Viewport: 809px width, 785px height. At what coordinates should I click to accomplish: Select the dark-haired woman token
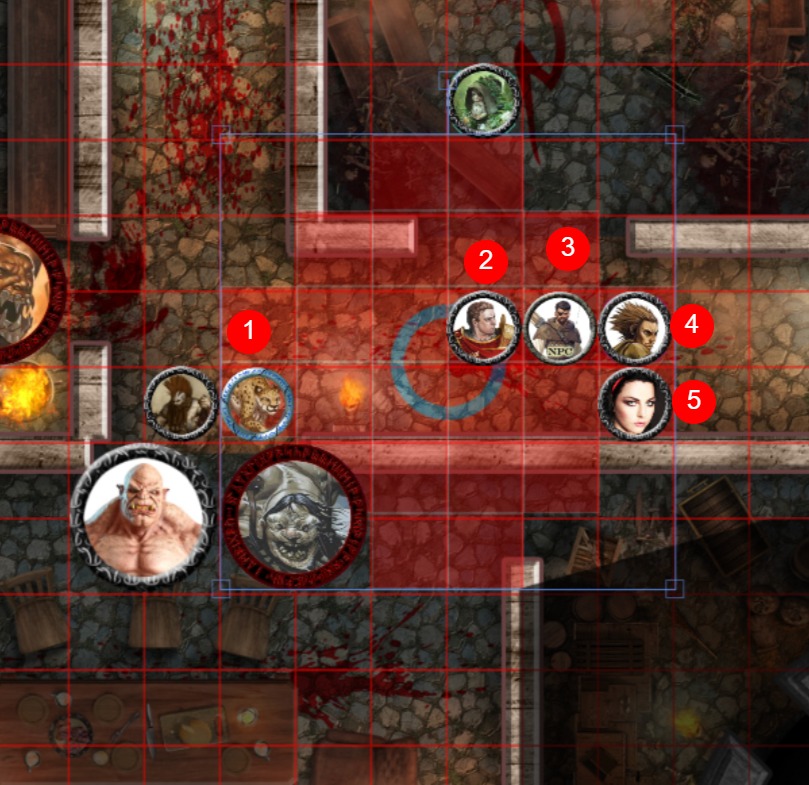pos(634,404)
